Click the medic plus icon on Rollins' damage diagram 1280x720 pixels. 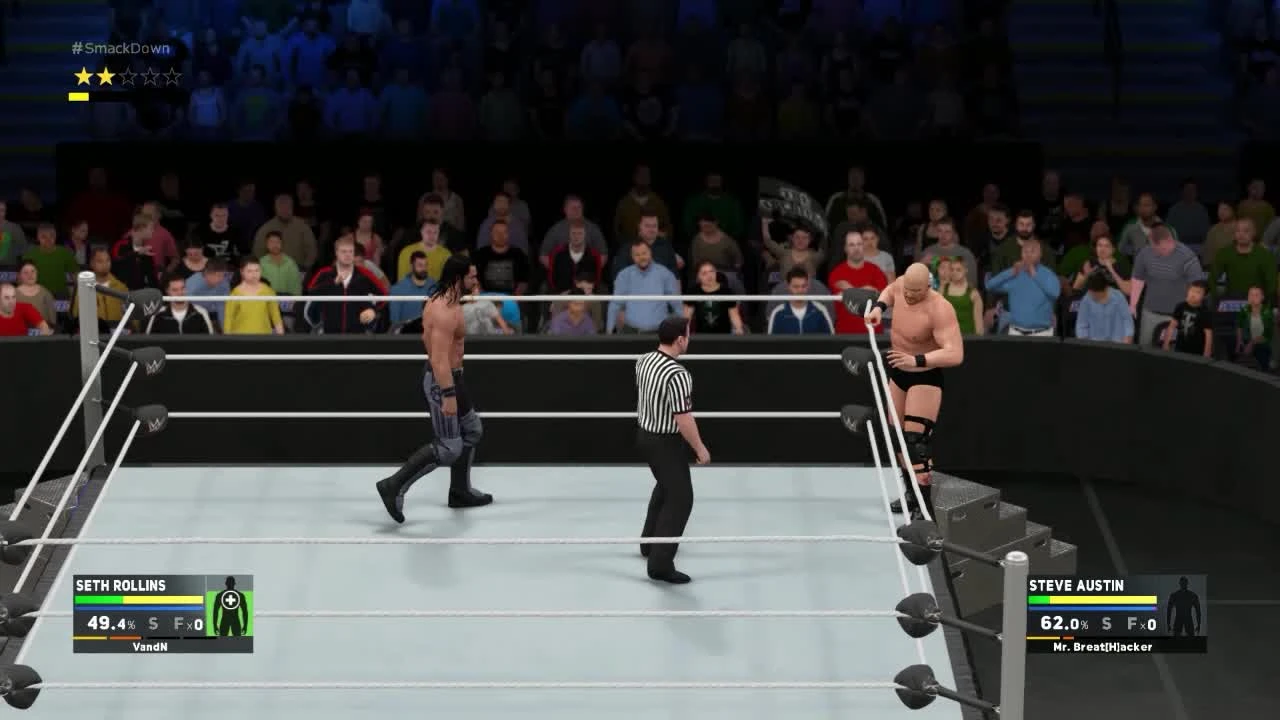[230, 599]
